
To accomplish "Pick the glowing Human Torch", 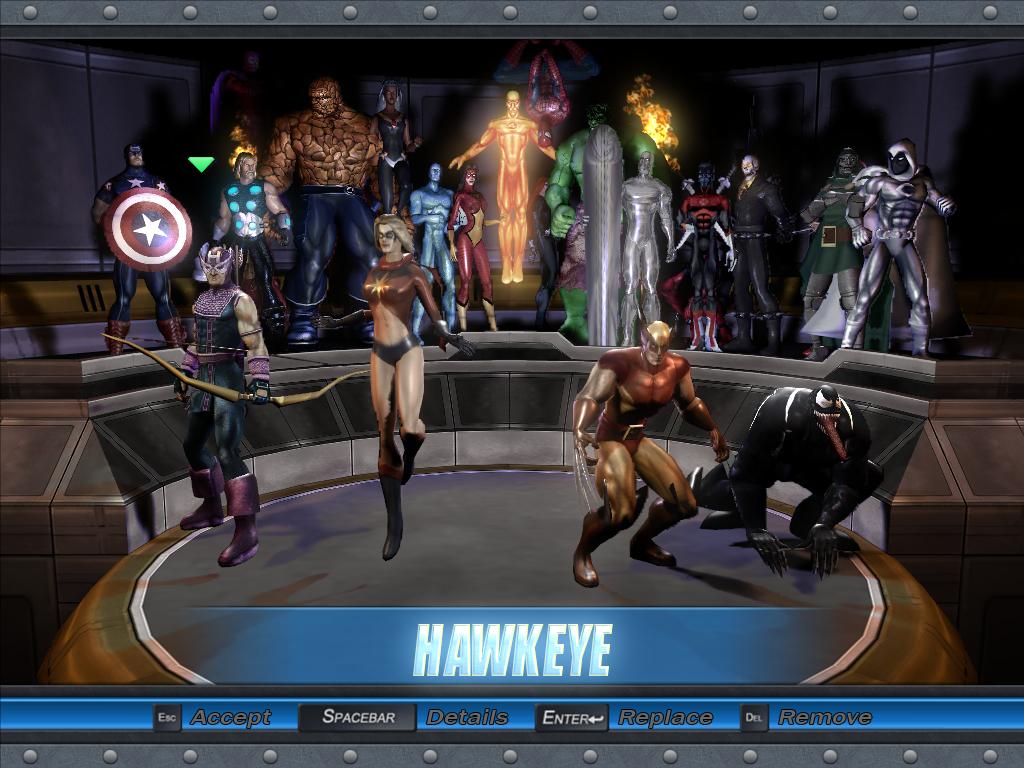I will point(512,180).
